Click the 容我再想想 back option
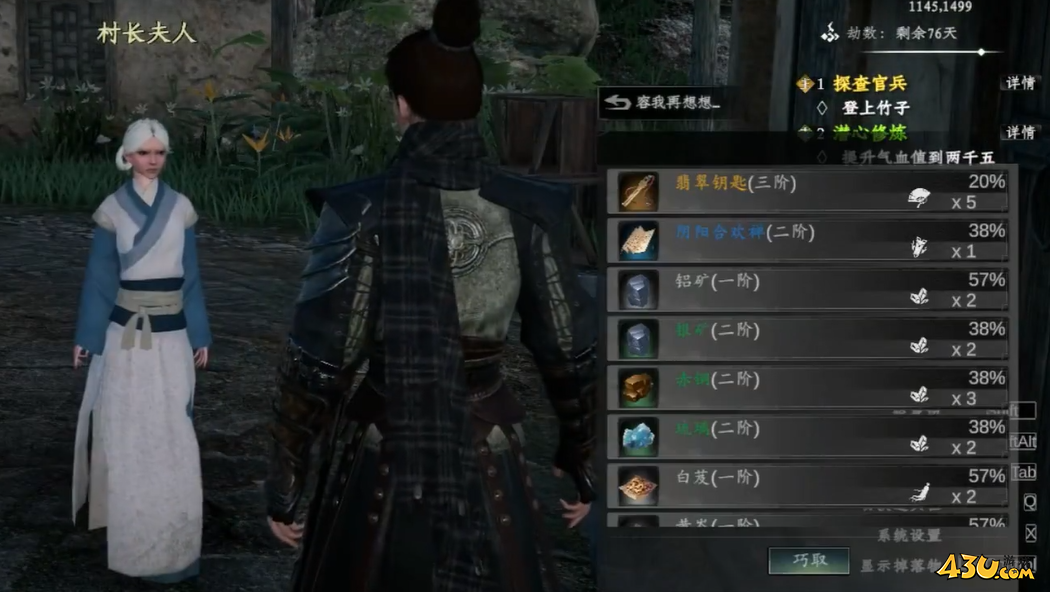Viewport: 1050px width, 592px height. 664,102
